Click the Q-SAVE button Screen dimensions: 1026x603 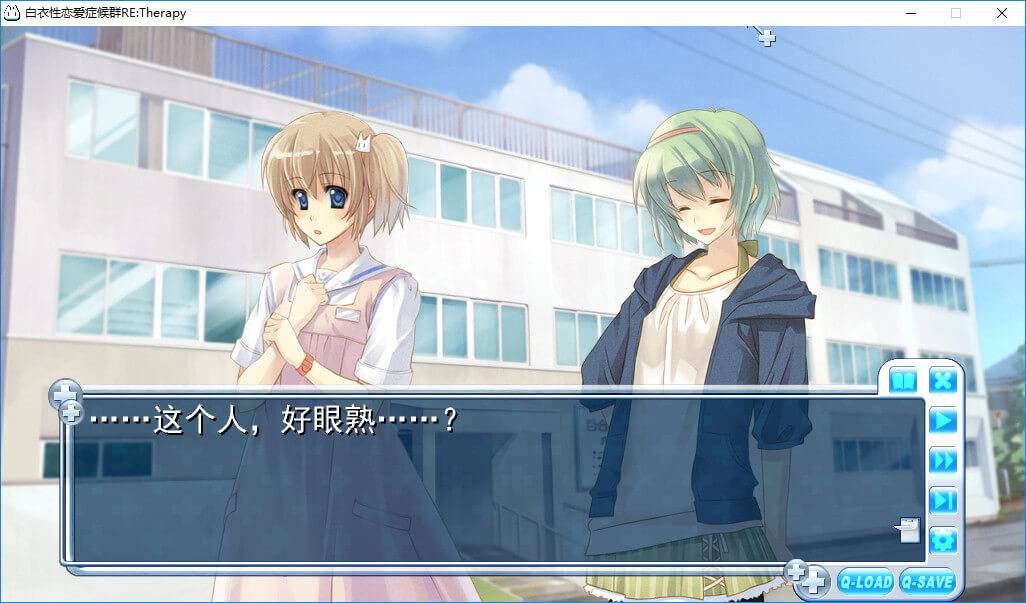(926, 581)
